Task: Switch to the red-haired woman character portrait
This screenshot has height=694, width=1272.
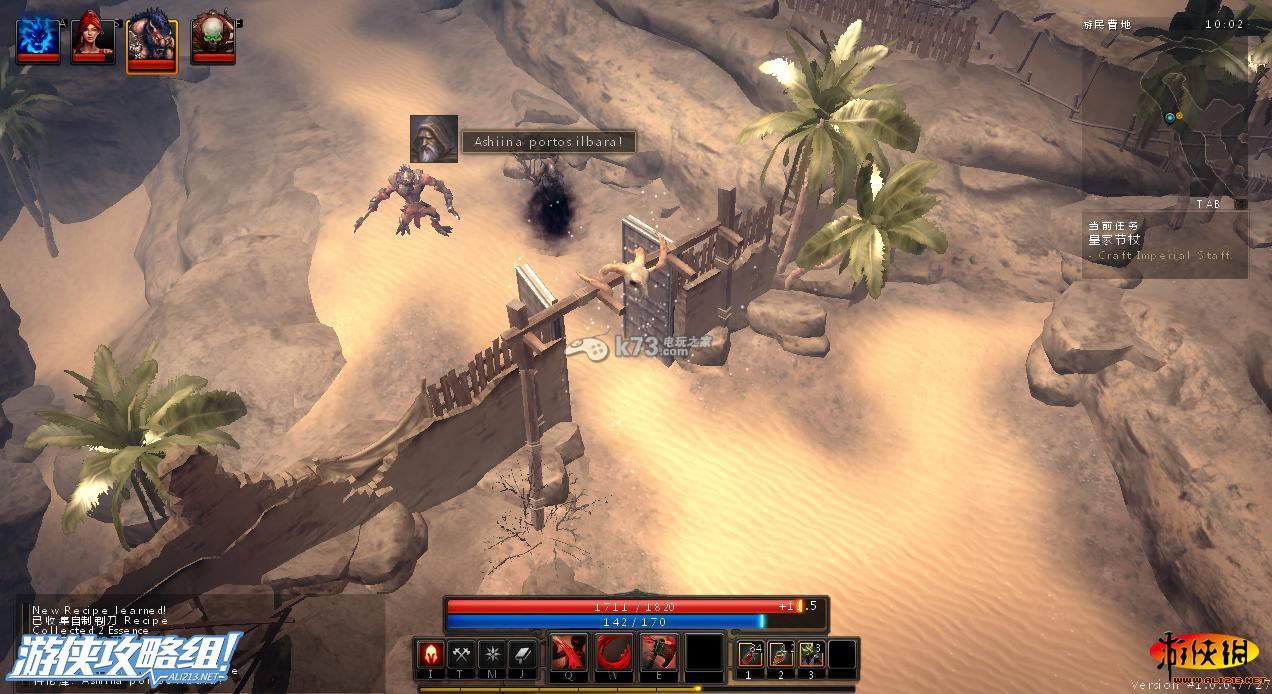Action: 90,38
